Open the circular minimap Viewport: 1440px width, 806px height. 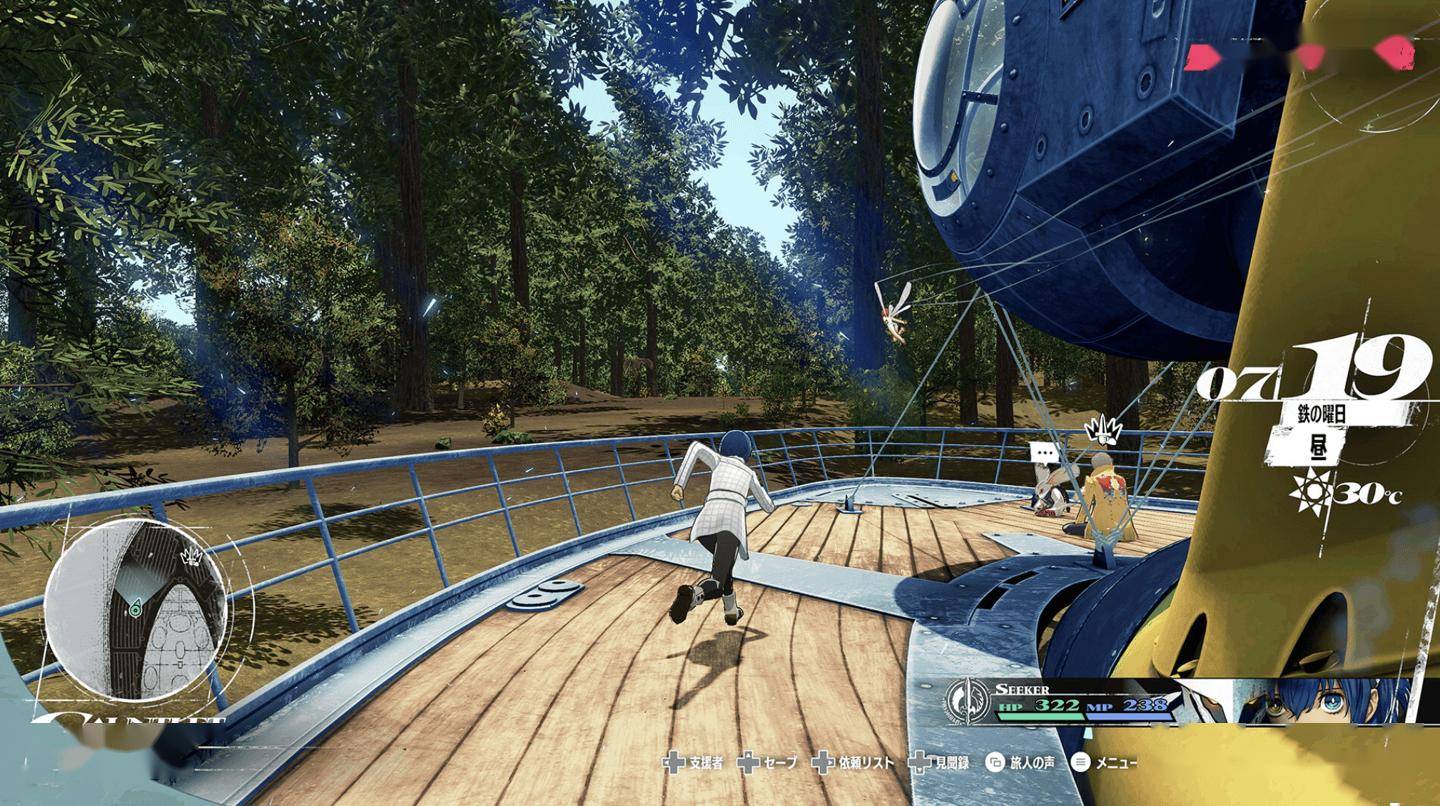pyautogui.click(x=137, y=609)
